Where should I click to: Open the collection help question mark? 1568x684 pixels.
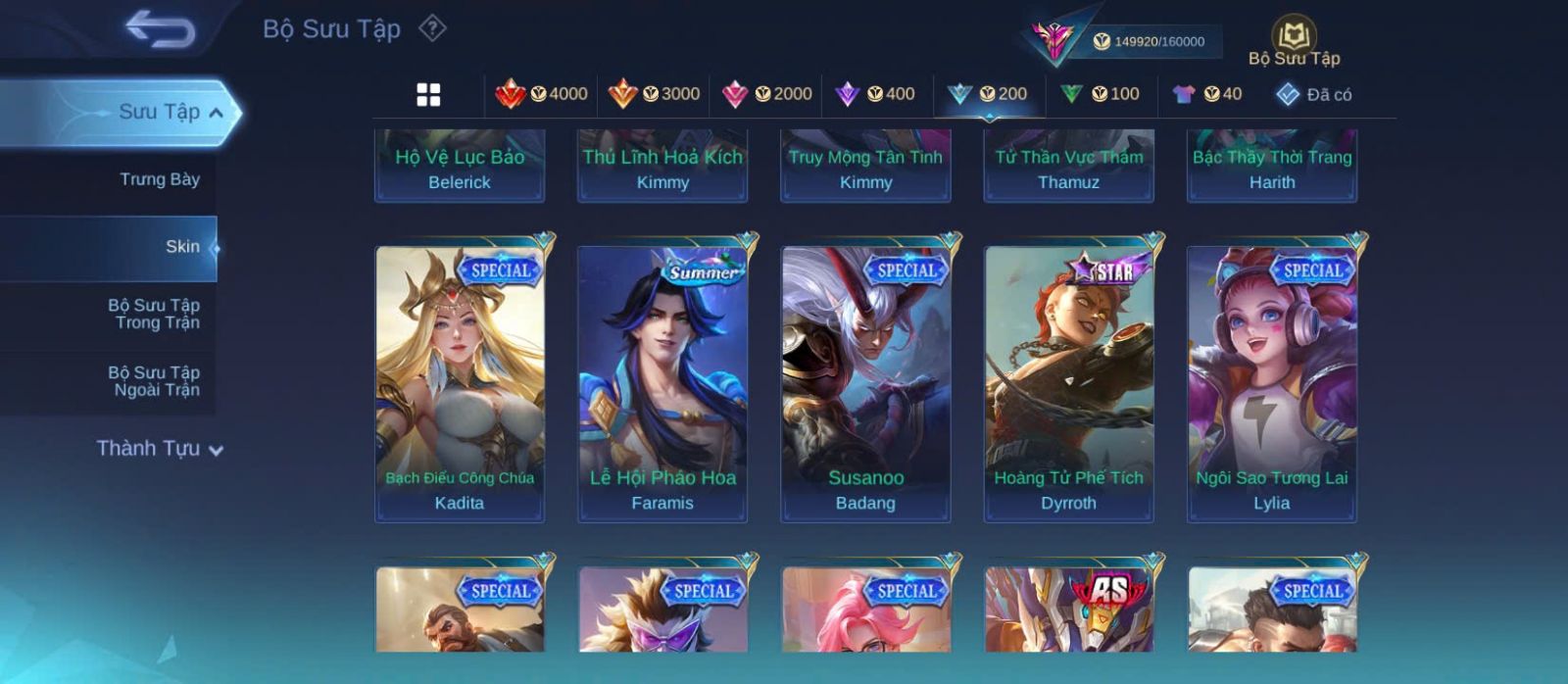[x=432, y=28]
